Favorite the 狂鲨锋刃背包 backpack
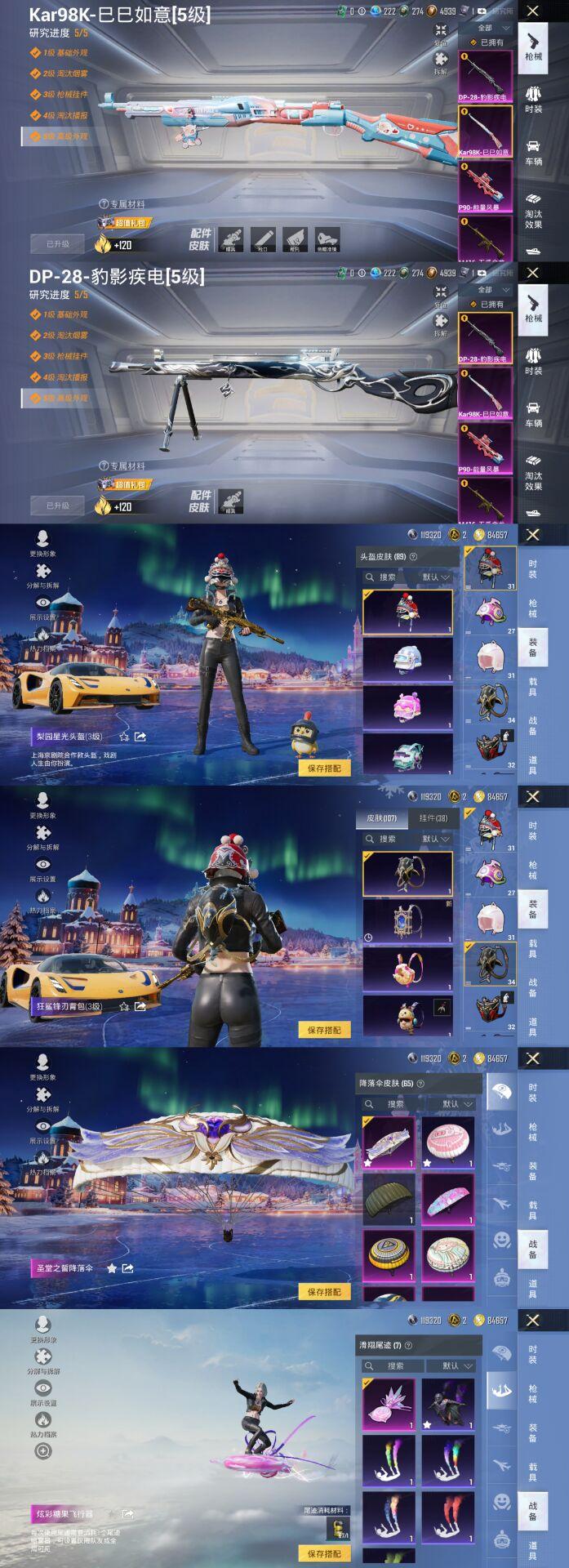Viewport: 569px width, 1568px height. coord(124,1006)
